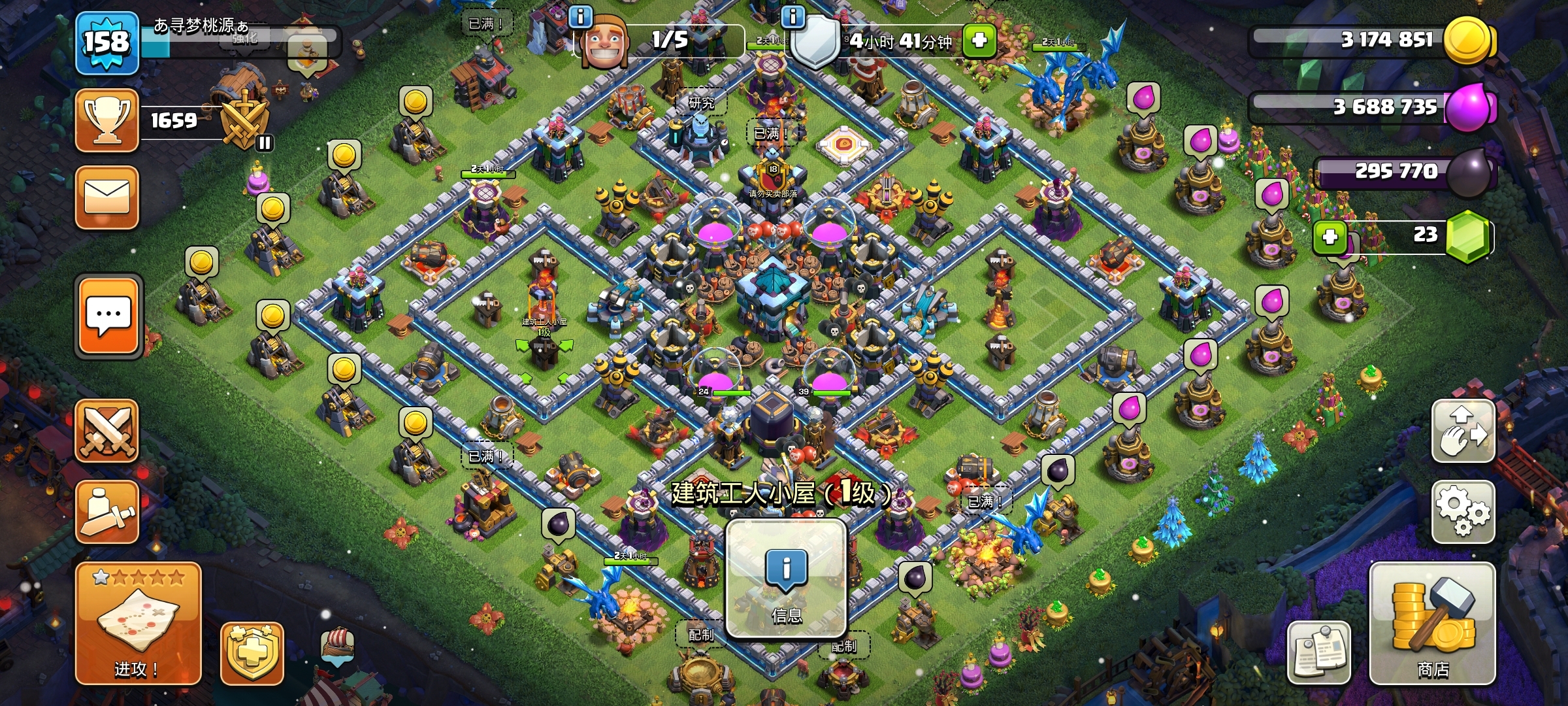Open the Shop (商店) menu
Screen dimensions: 1568x706
click(x=1432, y=624)
